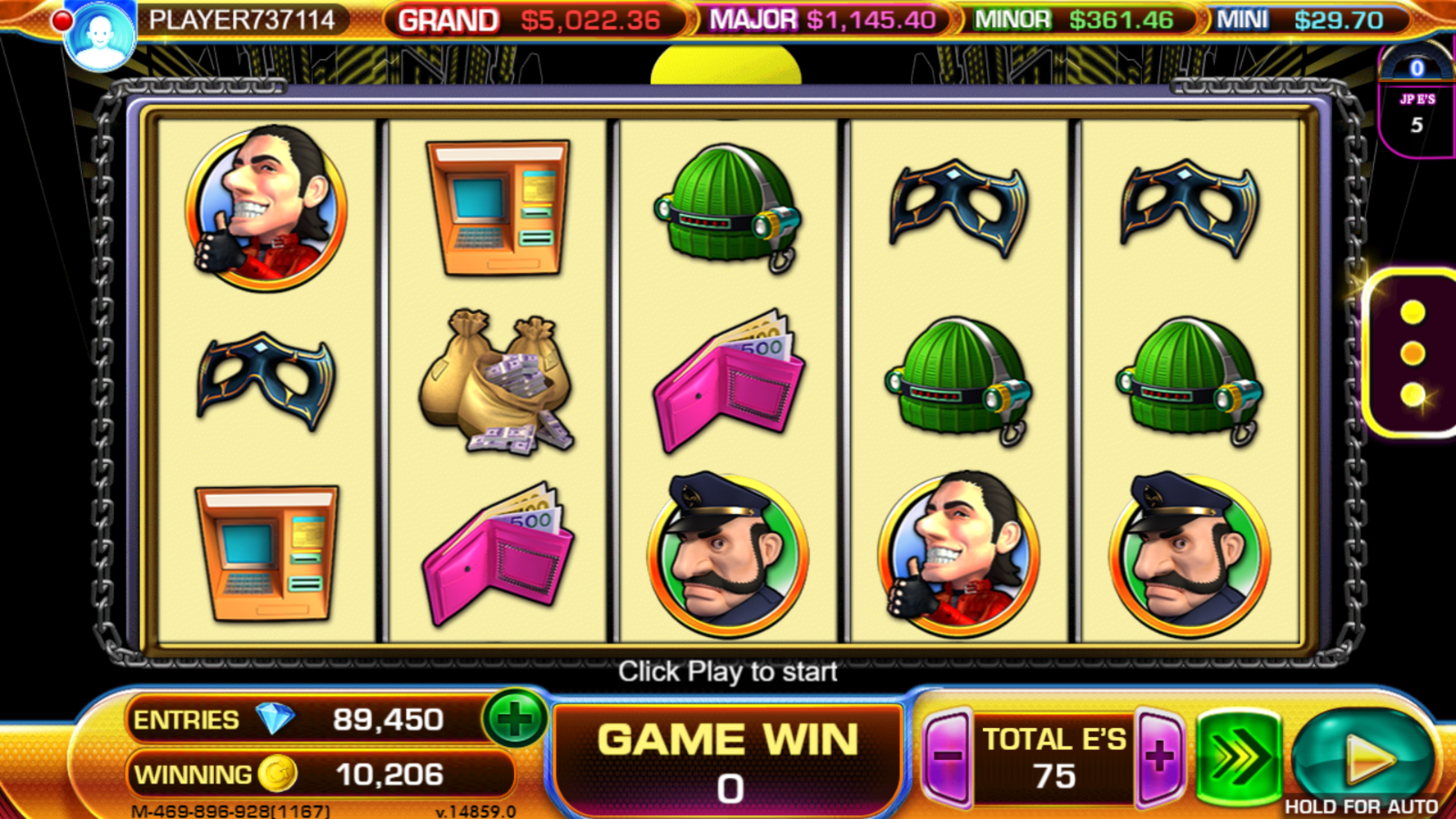
Task: Add entries with the green plus button
Action: [x=514, y=719]
